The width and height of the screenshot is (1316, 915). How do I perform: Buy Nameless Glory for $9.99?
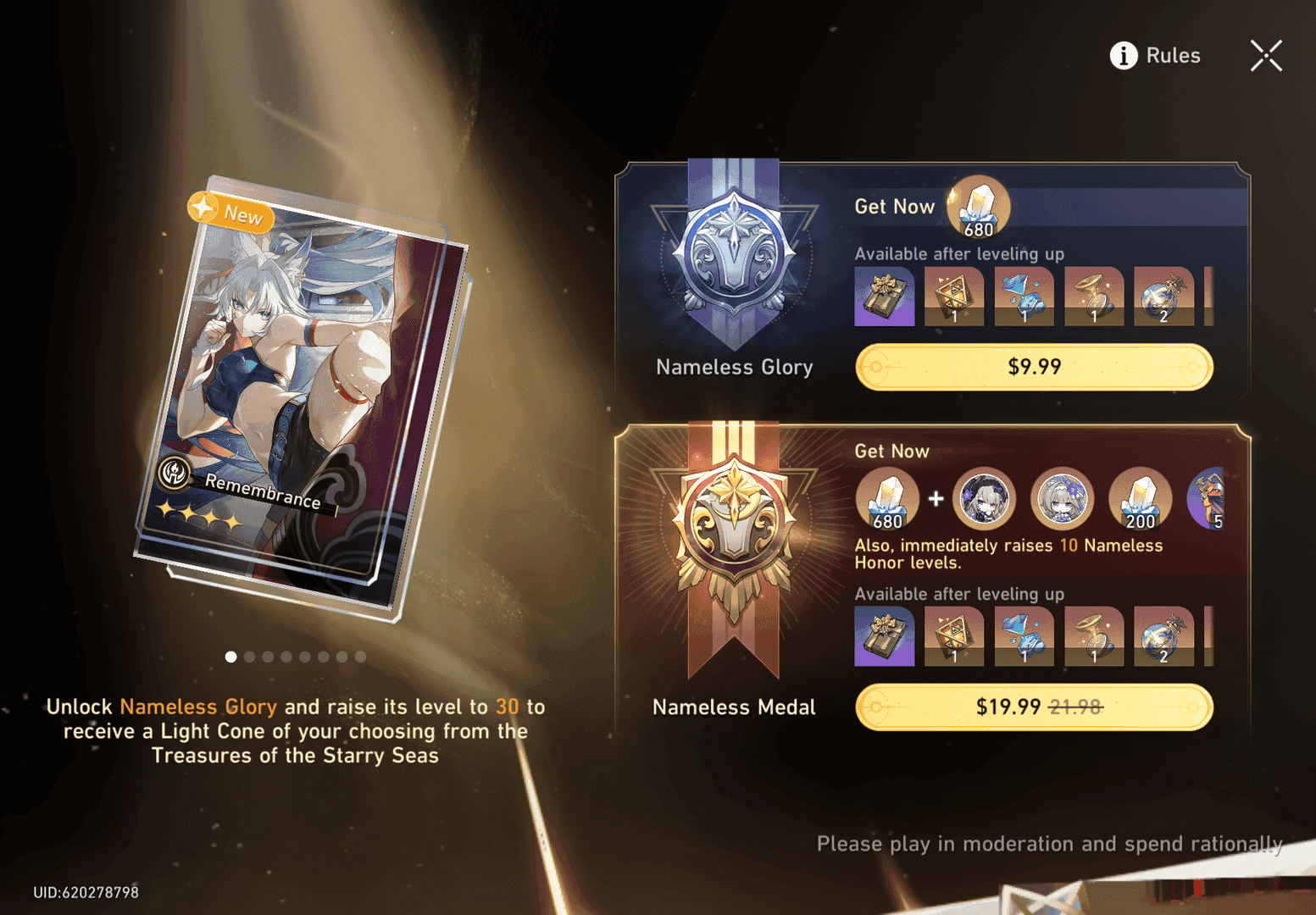coord(1034,367)
